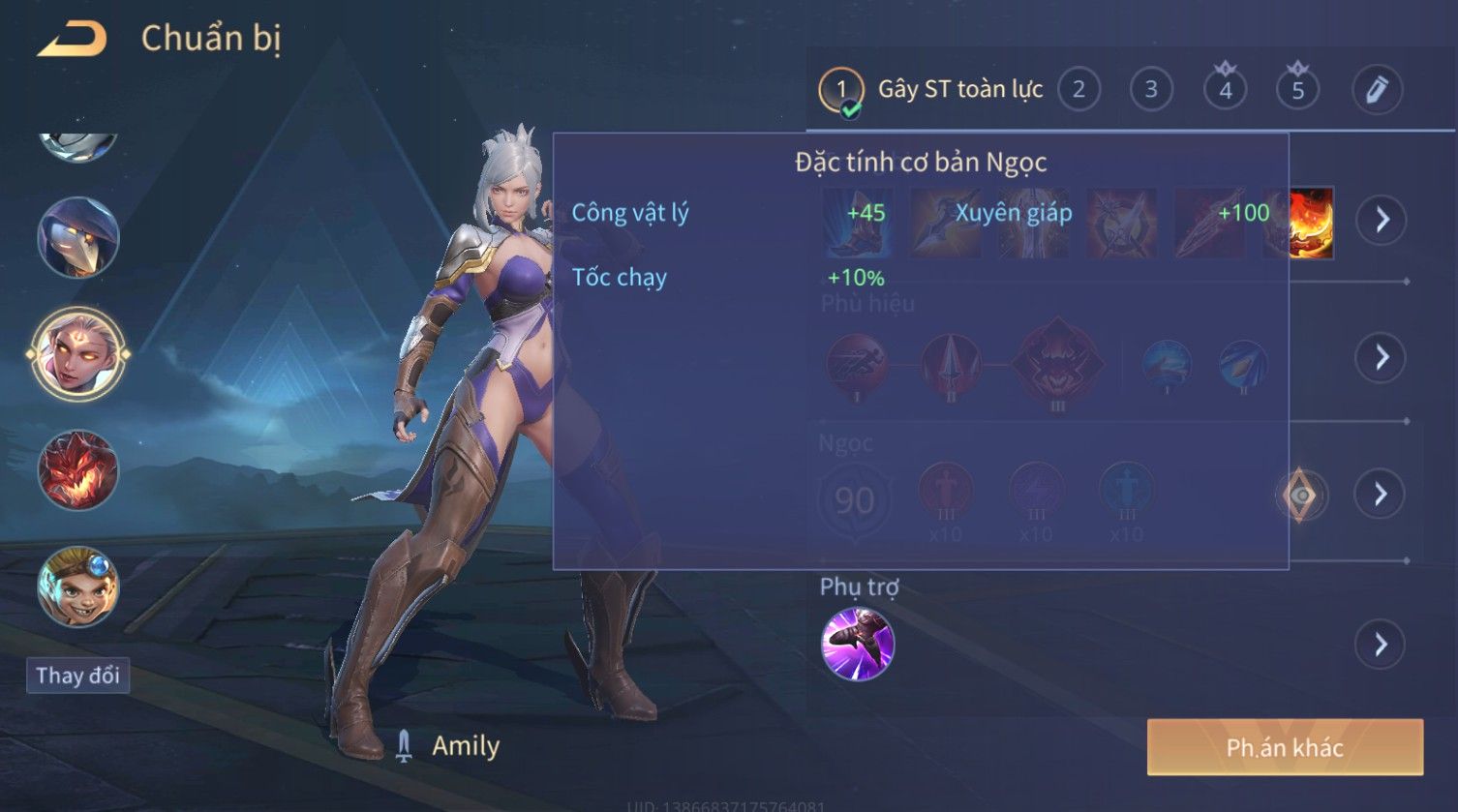Choose loadout preset 4
Screen dimensions: 1458x812
(x=1225, y=90)
